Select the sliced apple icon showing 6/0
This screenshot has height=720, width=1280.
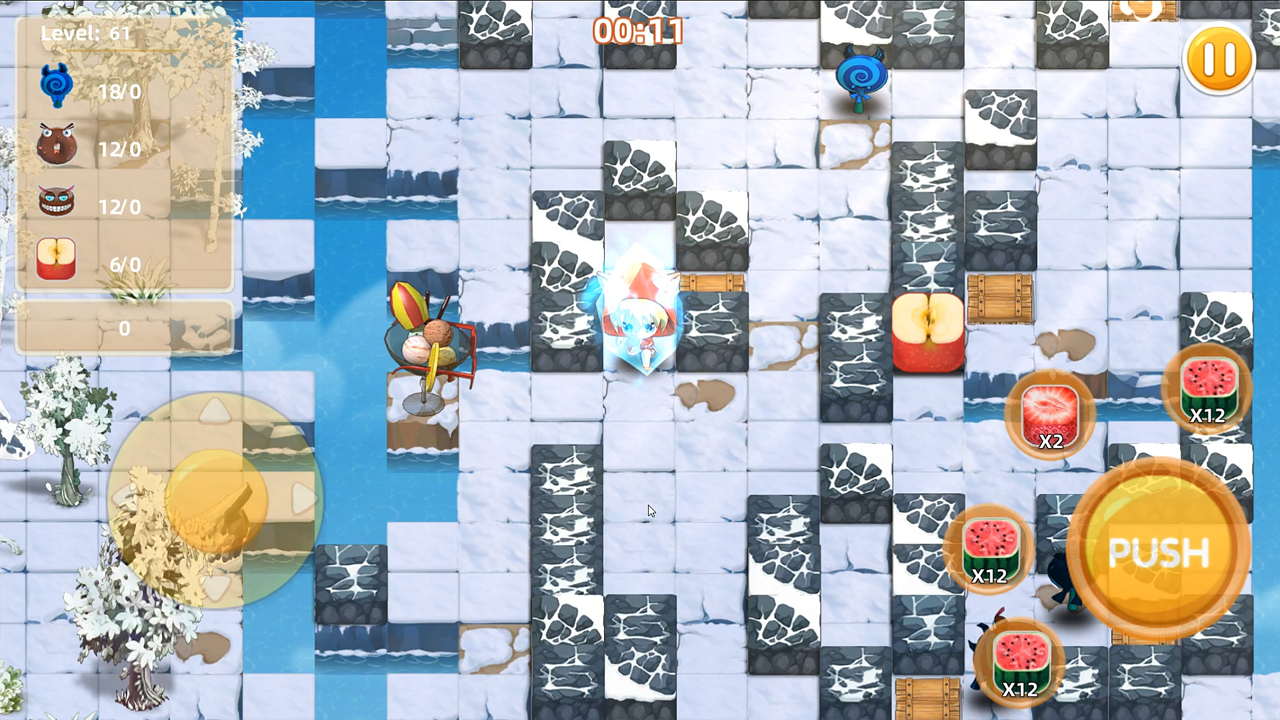tap(56, 259)
